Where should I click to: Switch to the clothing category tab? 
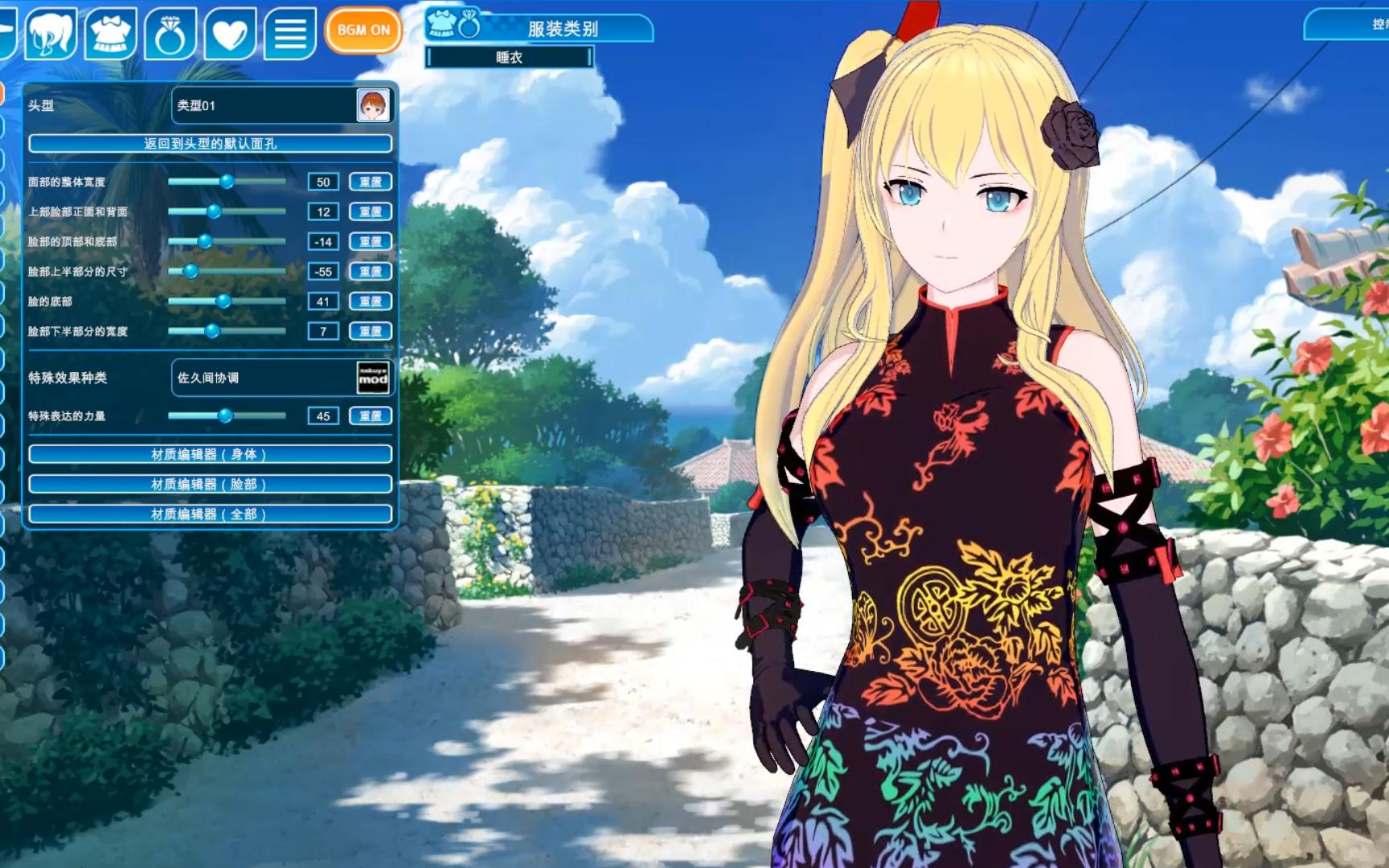coord(110,33)
